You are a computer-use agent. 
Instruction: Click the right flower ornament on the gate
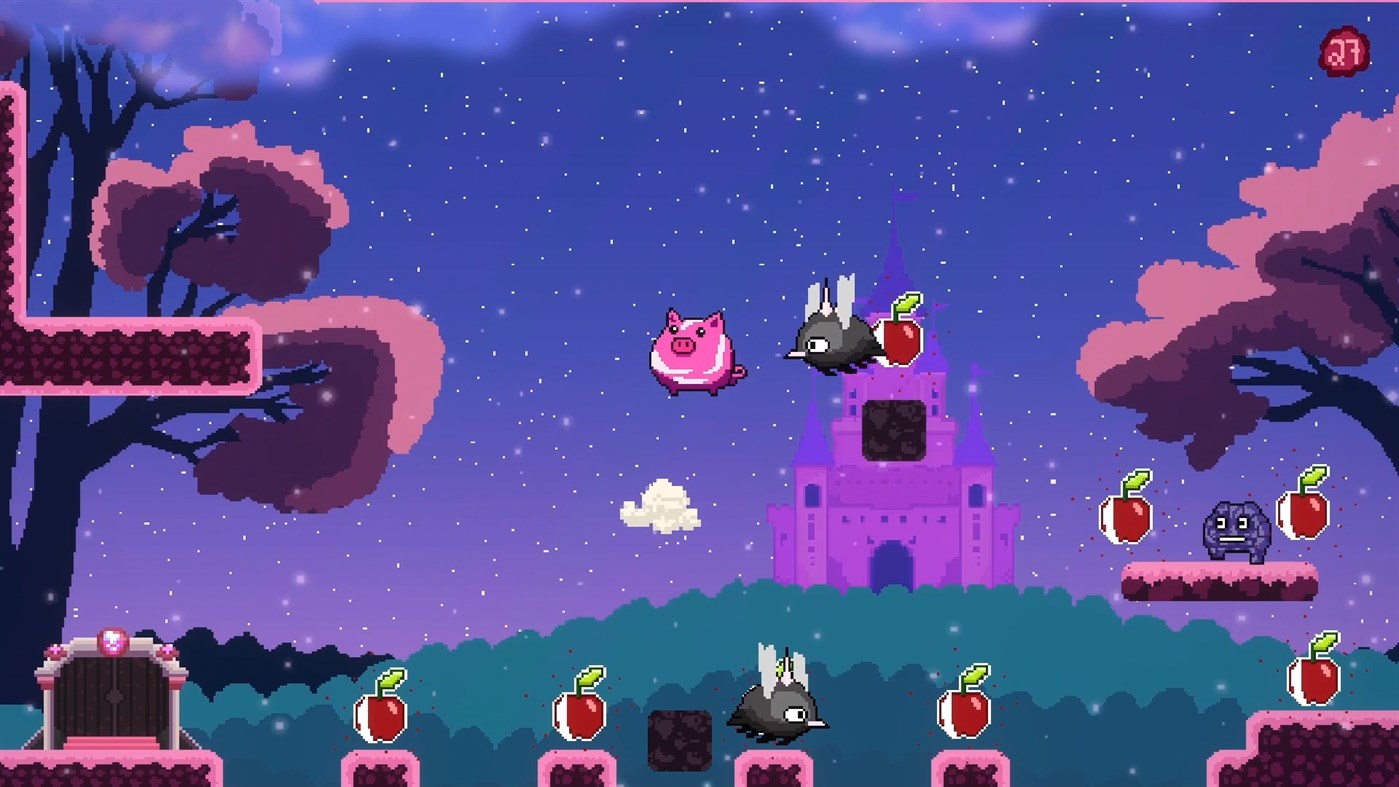[167, 650]
